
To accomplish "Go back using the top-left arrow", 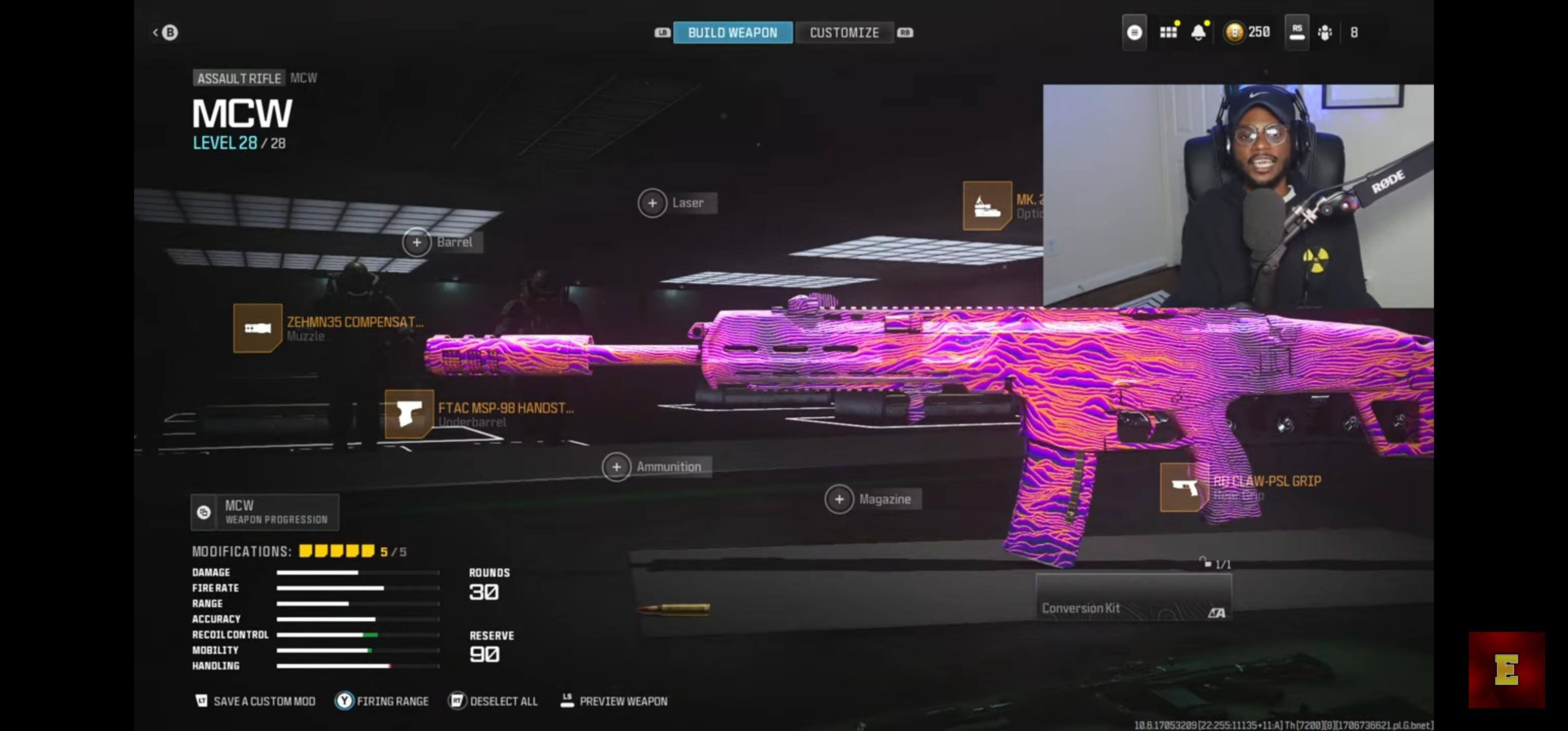I will pos(165,32).
